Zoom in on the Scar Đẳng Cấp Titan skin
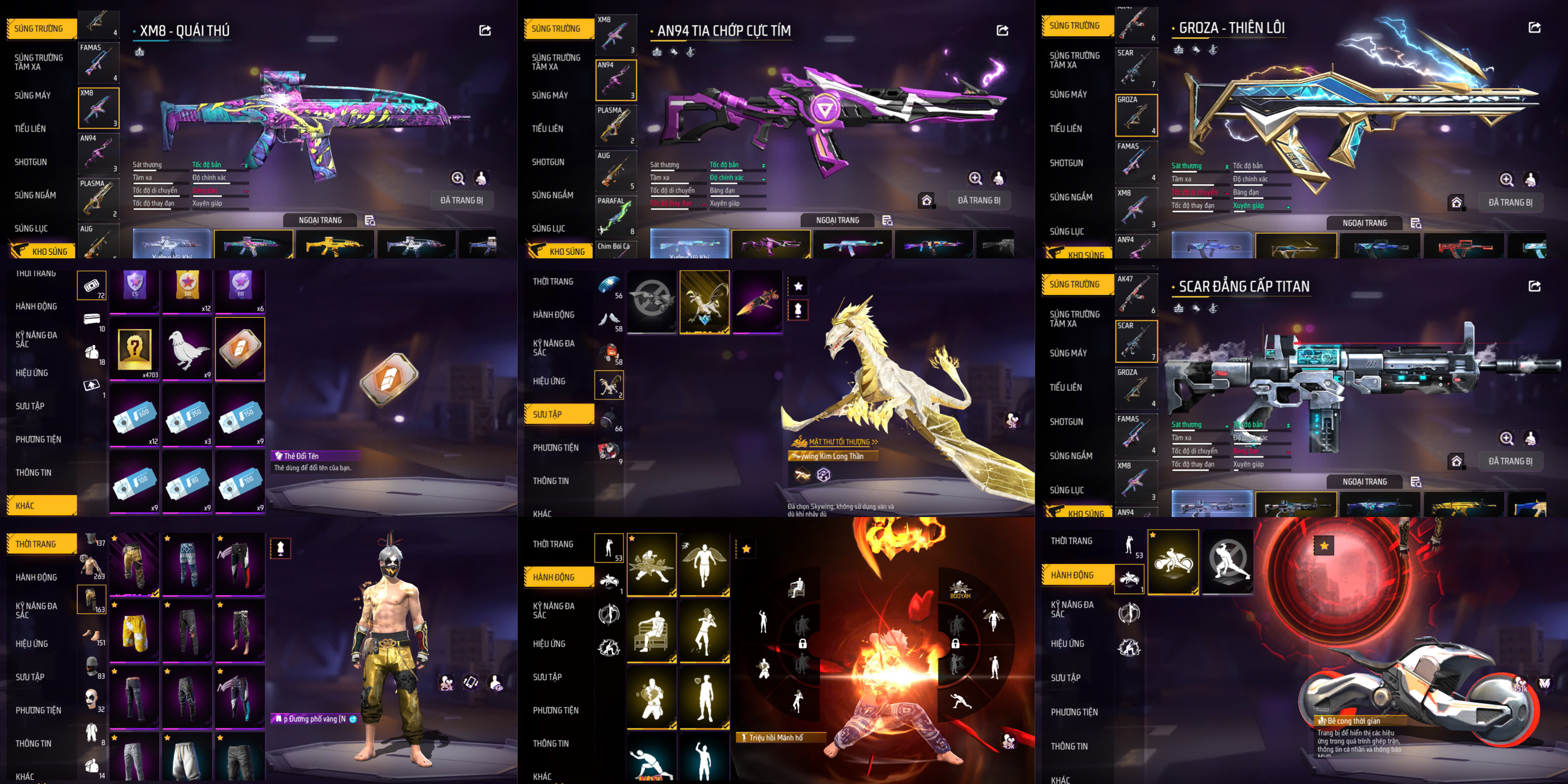The height and width of the screenshot is (784, 1568). 1506,438
